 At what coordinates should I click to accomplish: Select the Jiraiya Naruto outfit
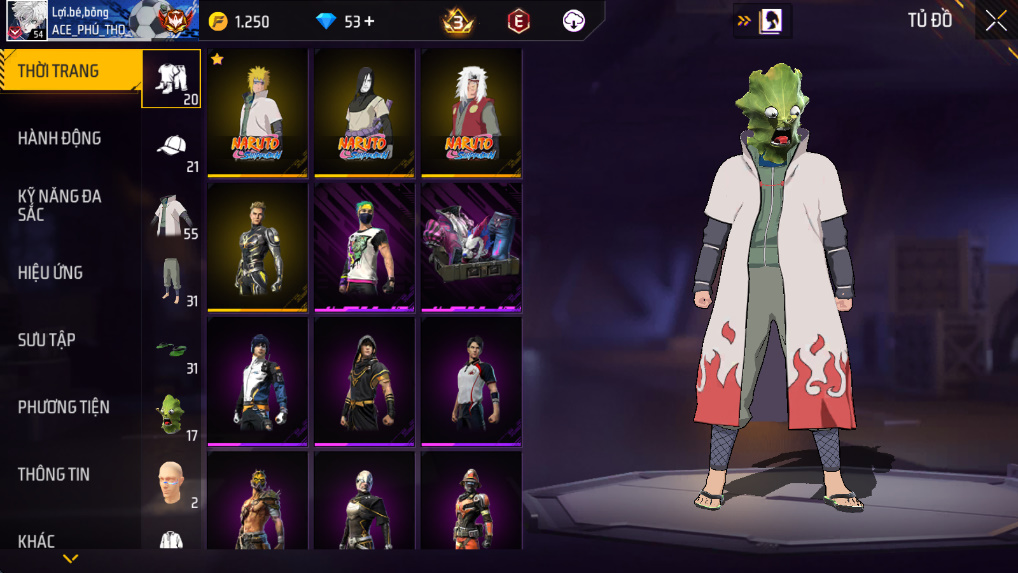tap(471, 112)
